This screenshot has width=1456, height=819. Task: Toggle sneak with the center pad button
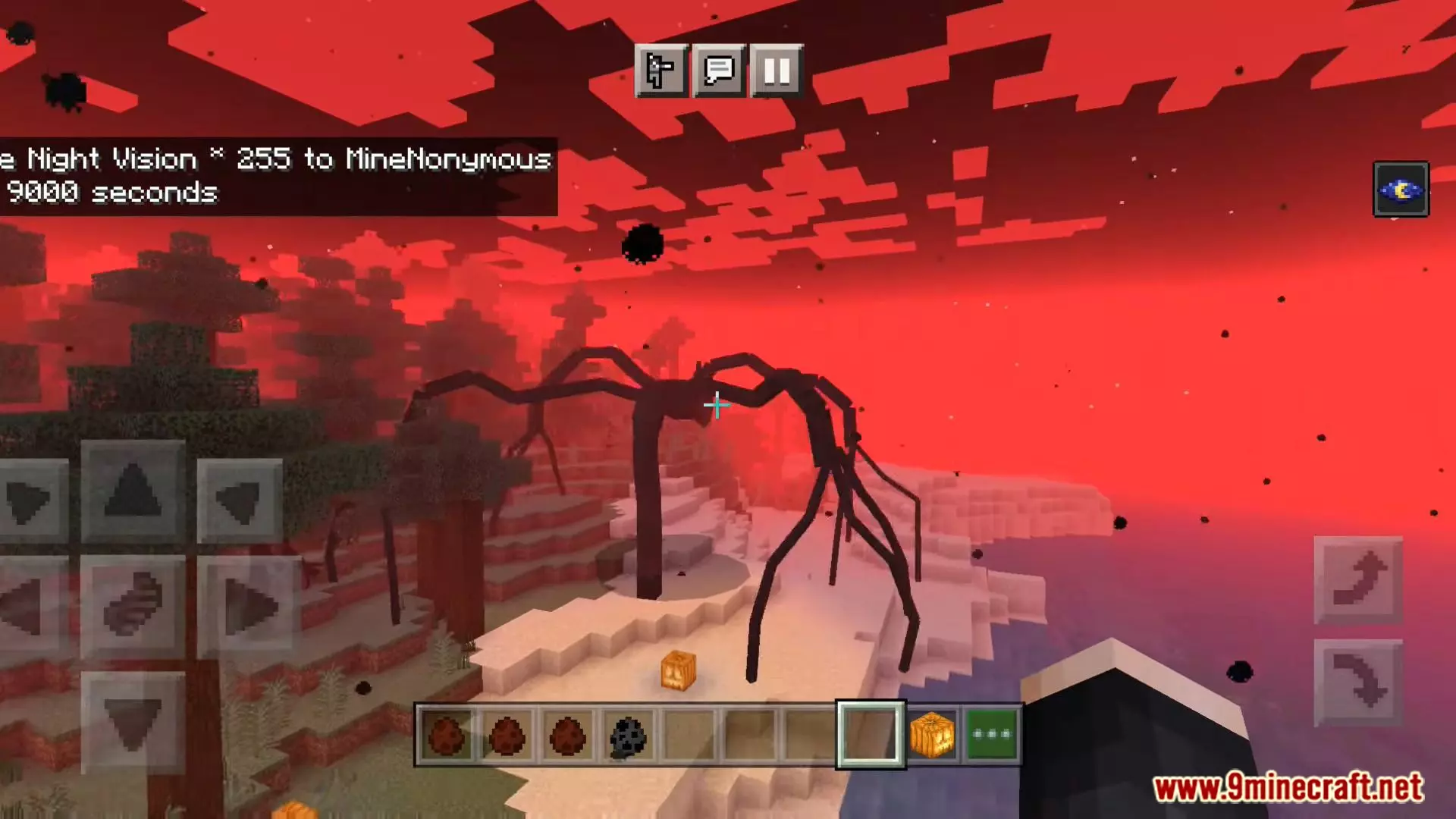pos(133,605)
